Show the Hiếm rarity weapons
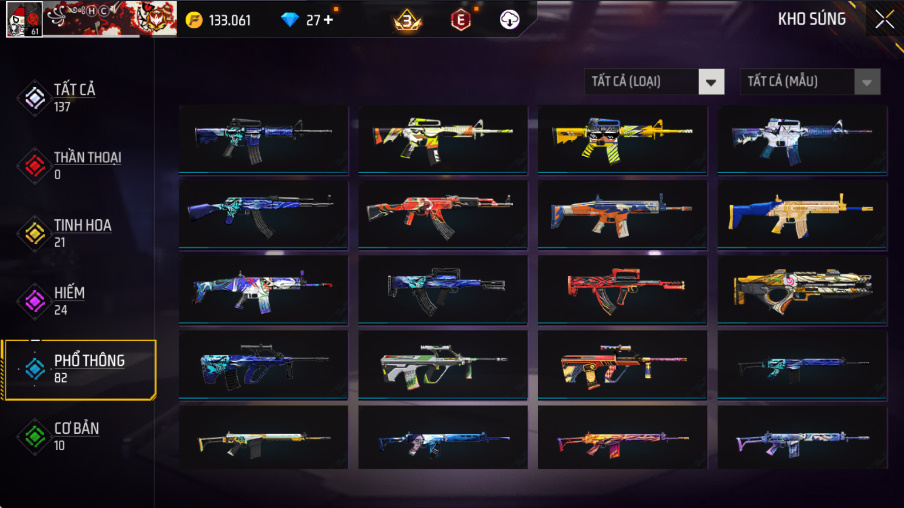This screenshot has width=904, height=508. [68, 299]
